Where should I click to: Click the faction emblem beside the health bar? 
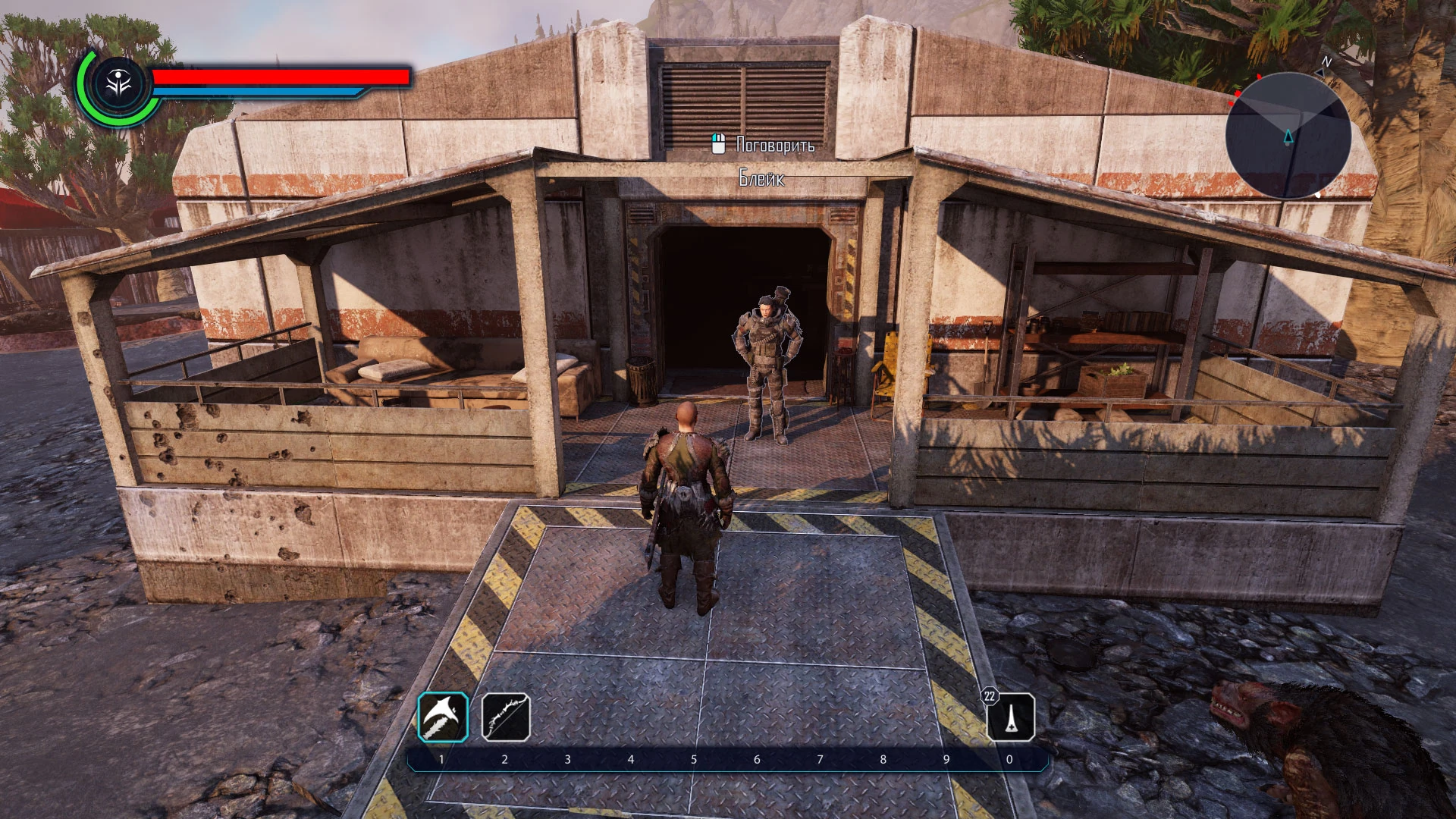pyautogui.click(x=119, y=84)
